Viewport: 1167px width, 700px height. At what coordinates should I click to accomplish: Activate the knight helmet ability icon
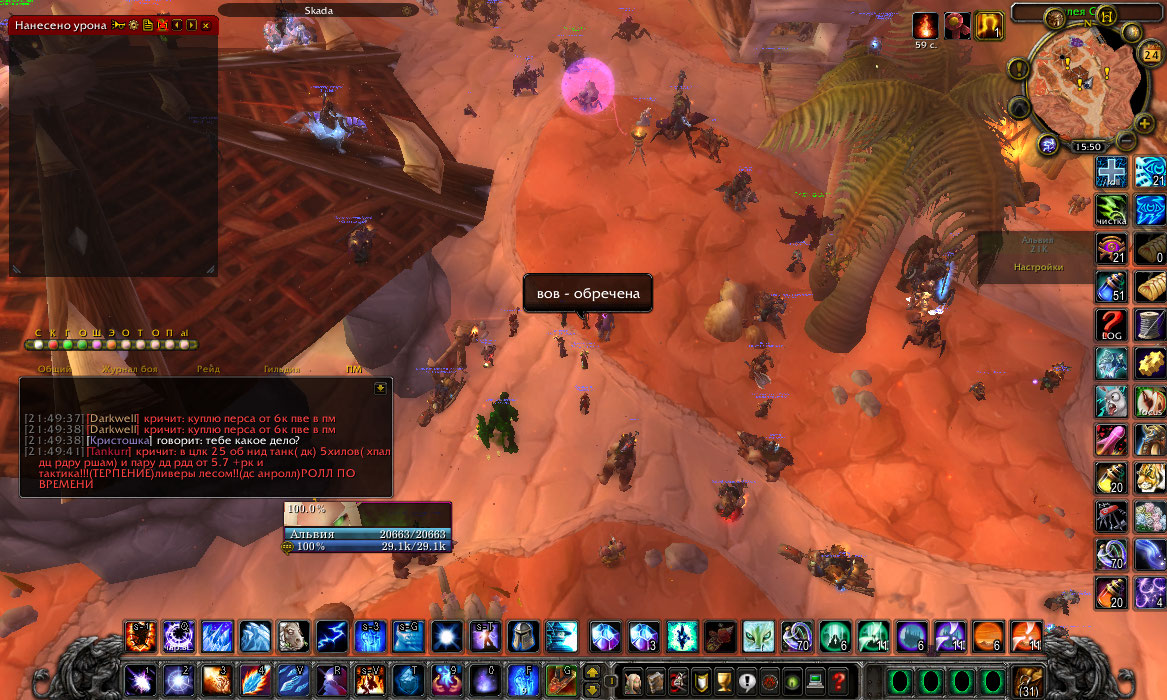tap(523, 636)
